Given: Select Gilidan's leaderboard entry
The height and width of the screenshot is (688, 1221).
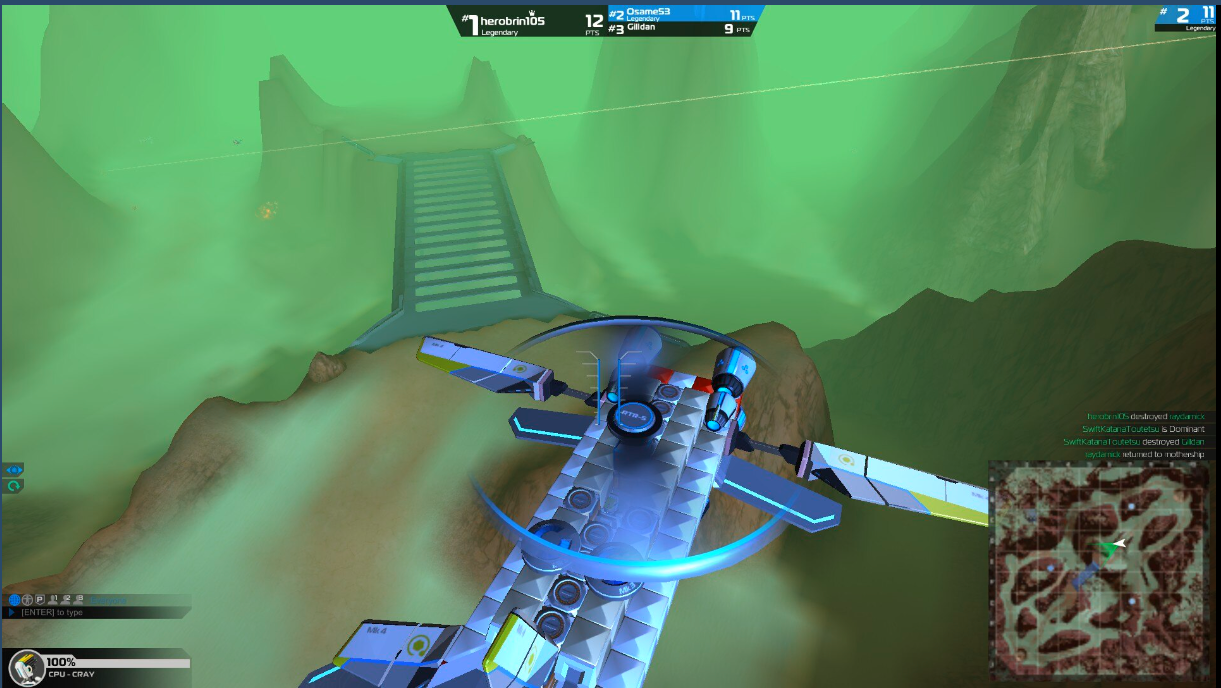Looking at the screenshot, I should coord(680,29).
